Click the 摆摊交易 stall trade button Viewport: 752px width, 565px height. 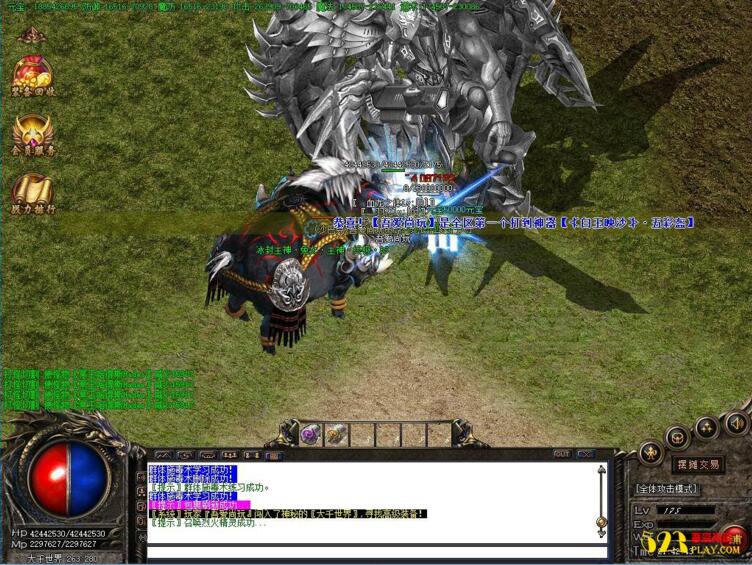[x=696, y=464]
